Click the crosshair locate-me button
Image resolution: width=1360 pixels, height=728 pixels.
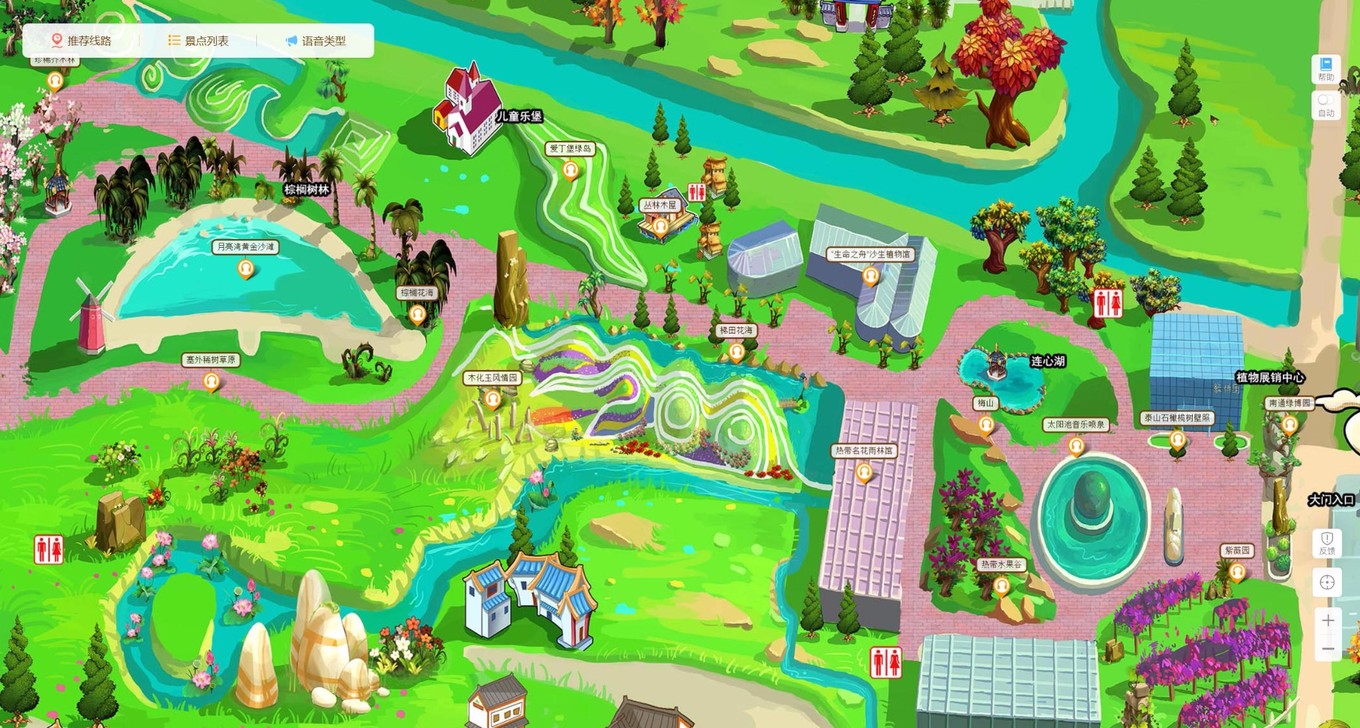(x=1327, y=582)
